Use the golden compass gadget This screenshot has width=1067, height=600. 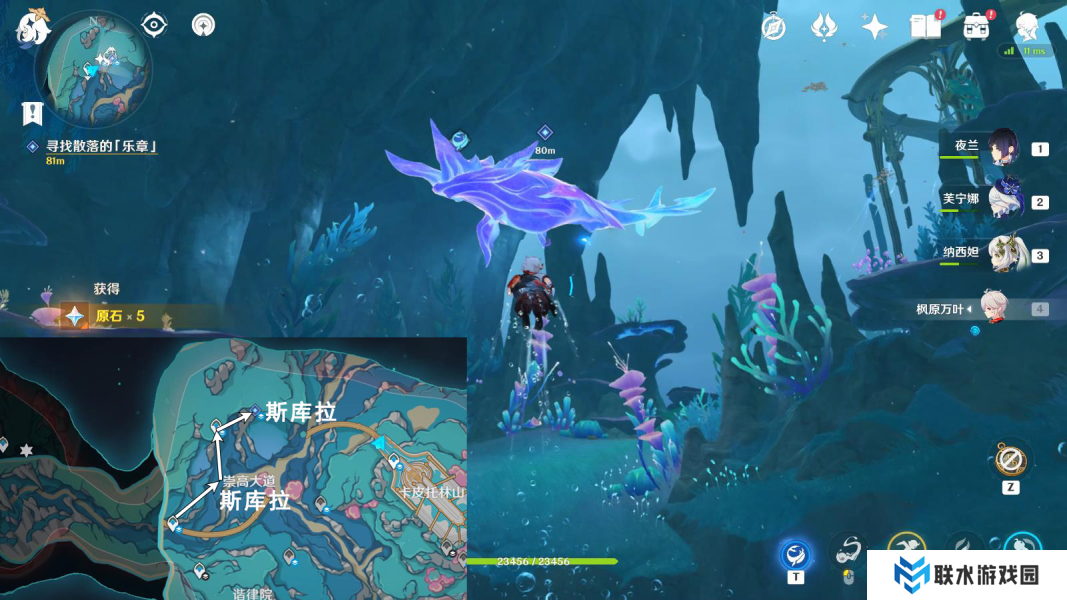click(1010, 460)
